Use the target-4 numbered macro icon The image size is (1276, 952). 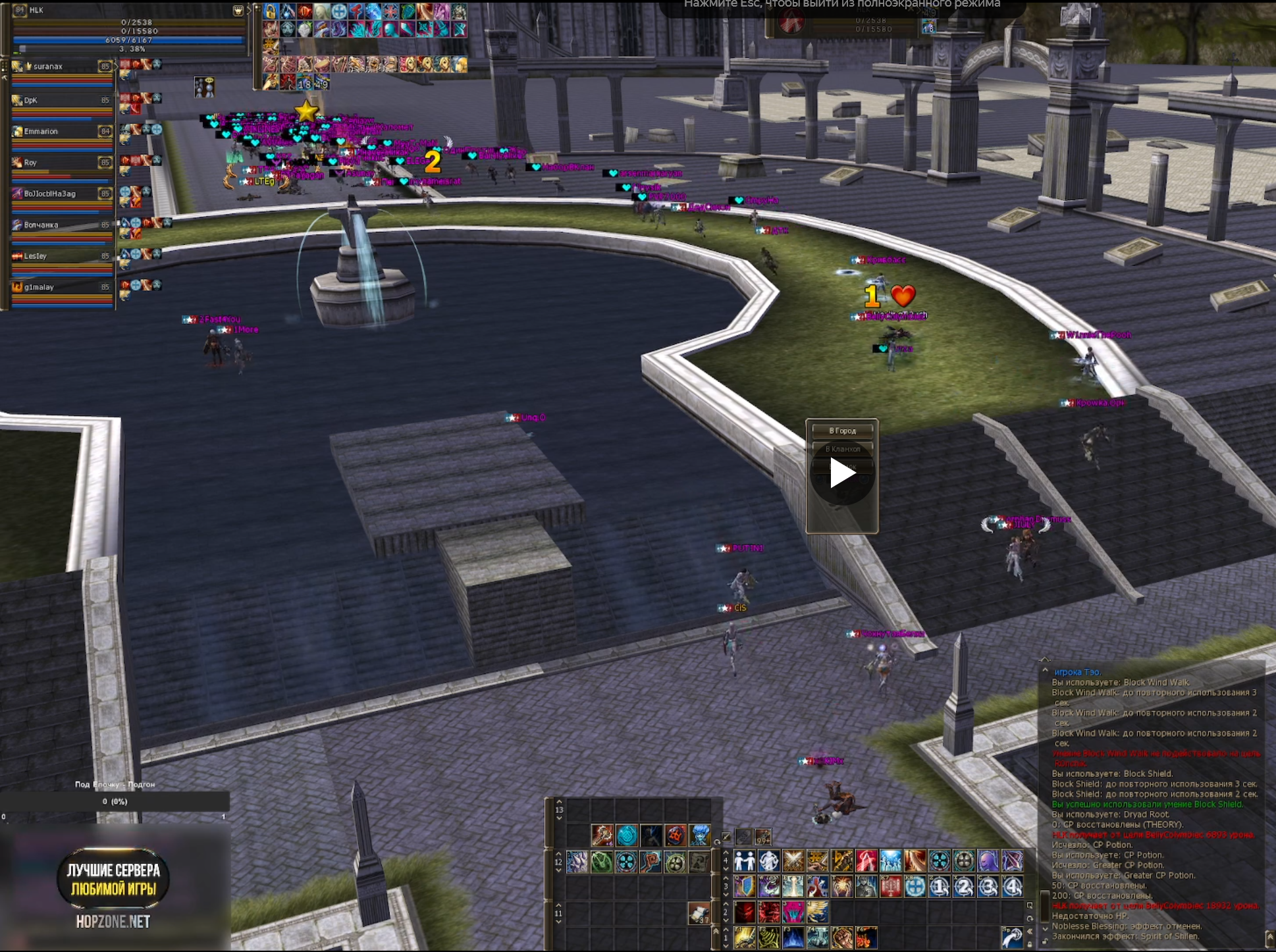[x=1013, y=887]
